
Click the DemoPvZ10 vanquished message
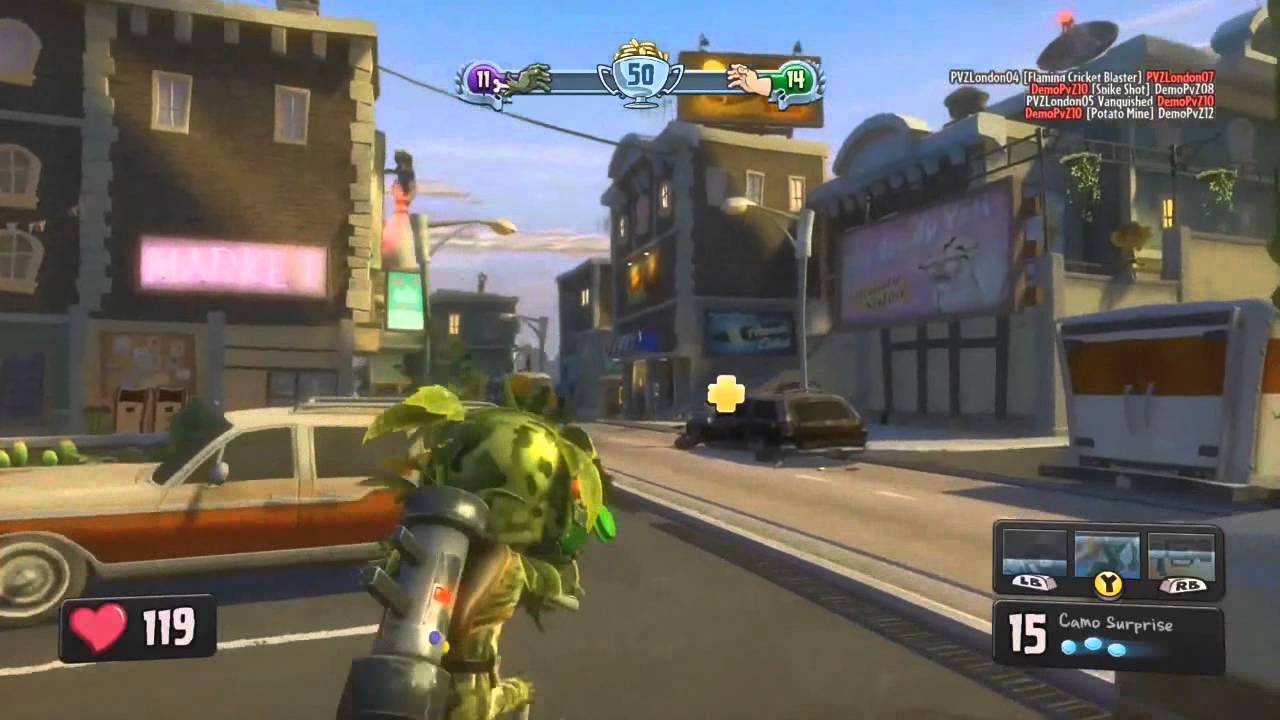[1121, 101]
